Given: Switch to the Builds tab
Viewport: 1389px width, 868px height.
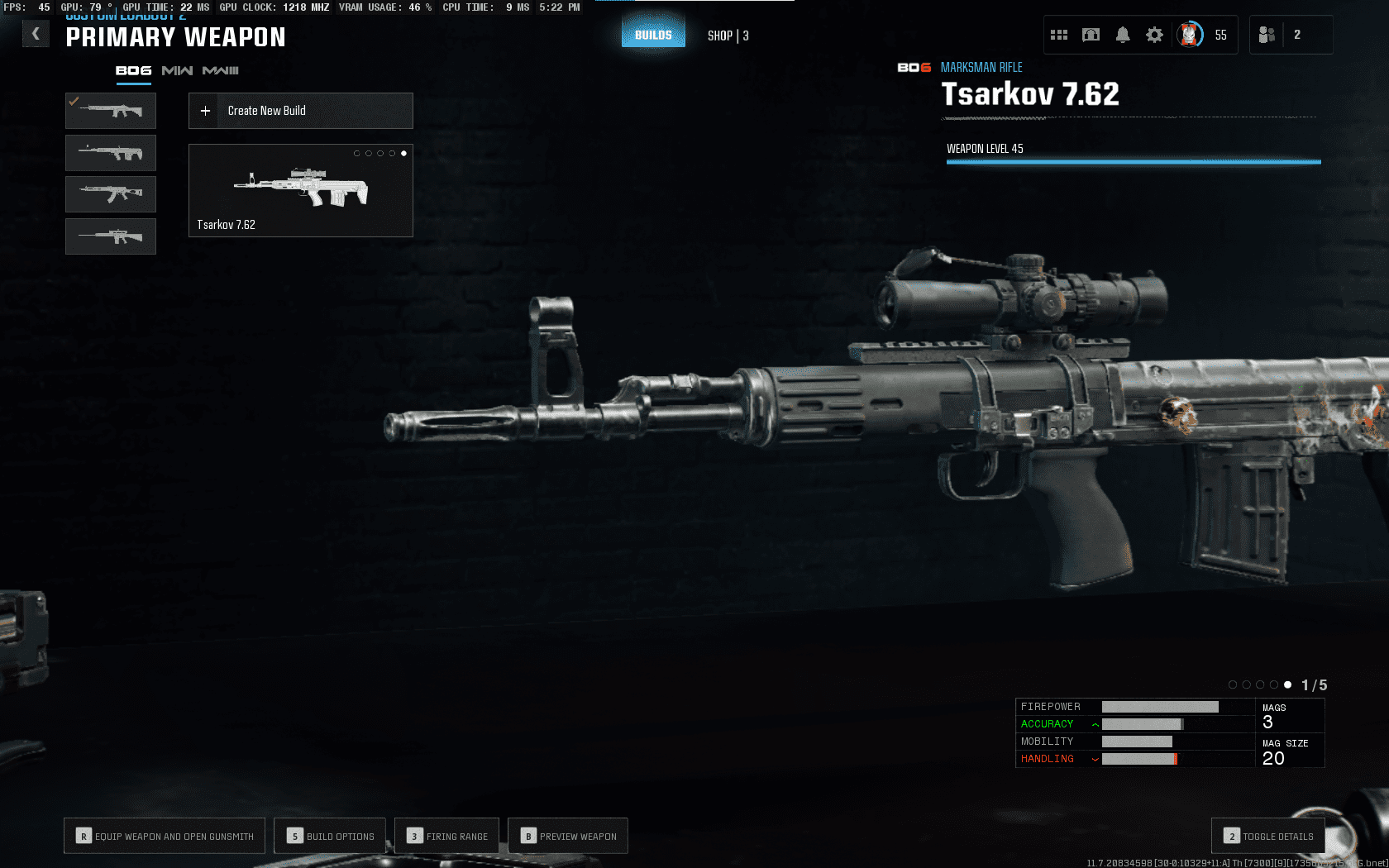Looking at the screenshot, I should 653,35.
